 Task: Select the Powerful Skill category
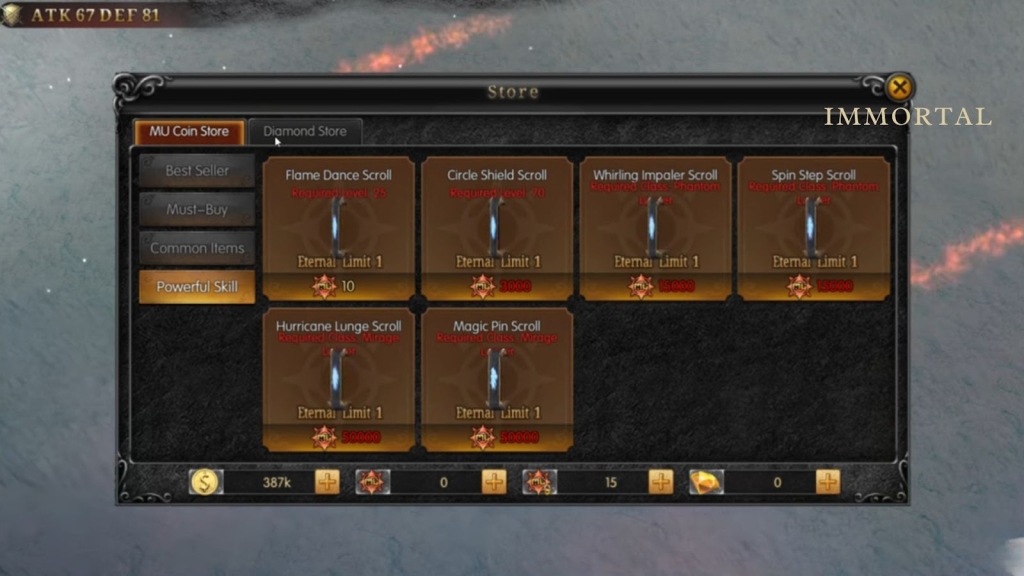[197, 287]
